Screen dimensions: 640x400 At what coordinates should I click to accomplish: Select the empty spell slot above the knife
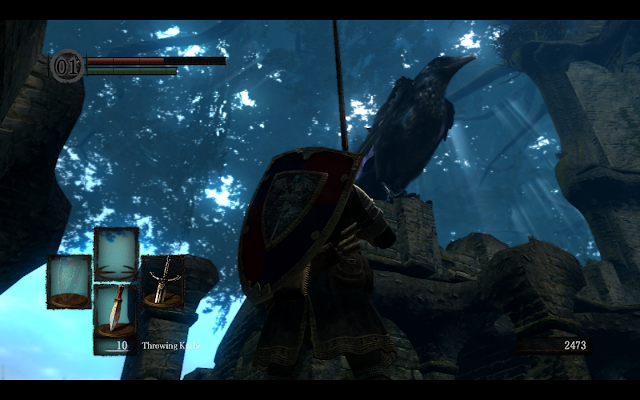tap(116, 252)
